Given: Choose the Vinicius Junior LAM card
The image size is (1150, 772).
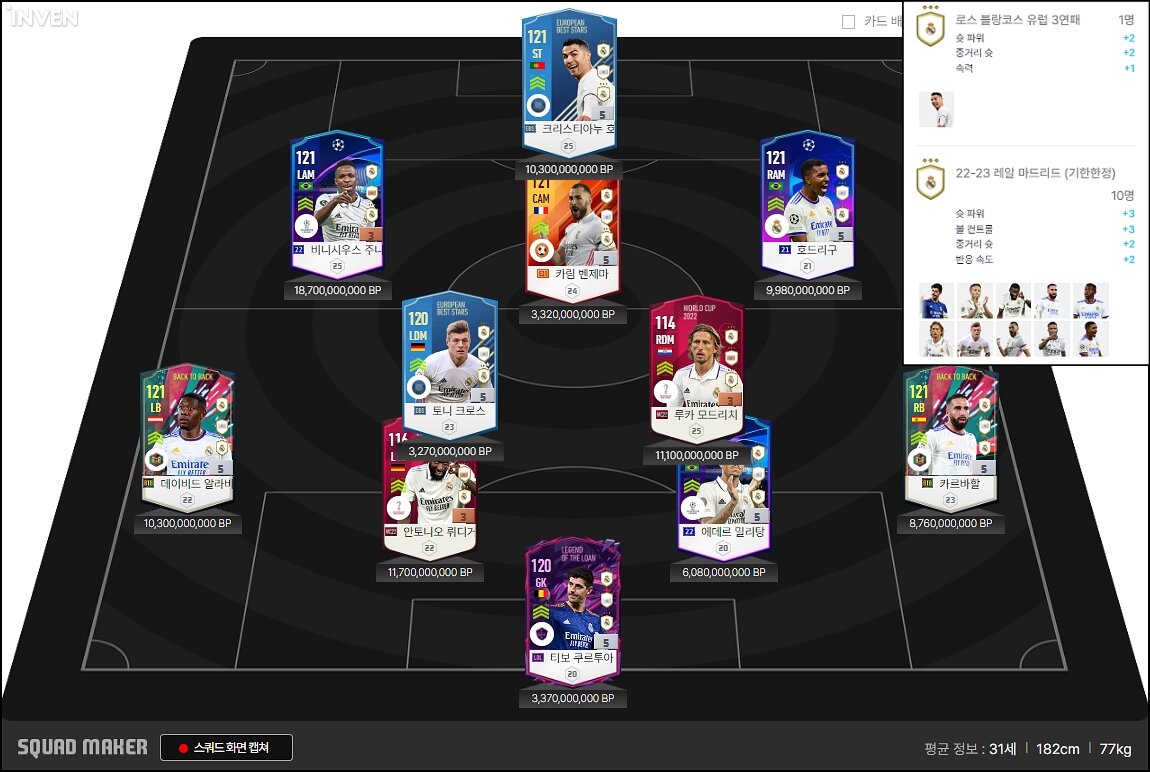Looking at the screenshot, I should click(336, 200).
